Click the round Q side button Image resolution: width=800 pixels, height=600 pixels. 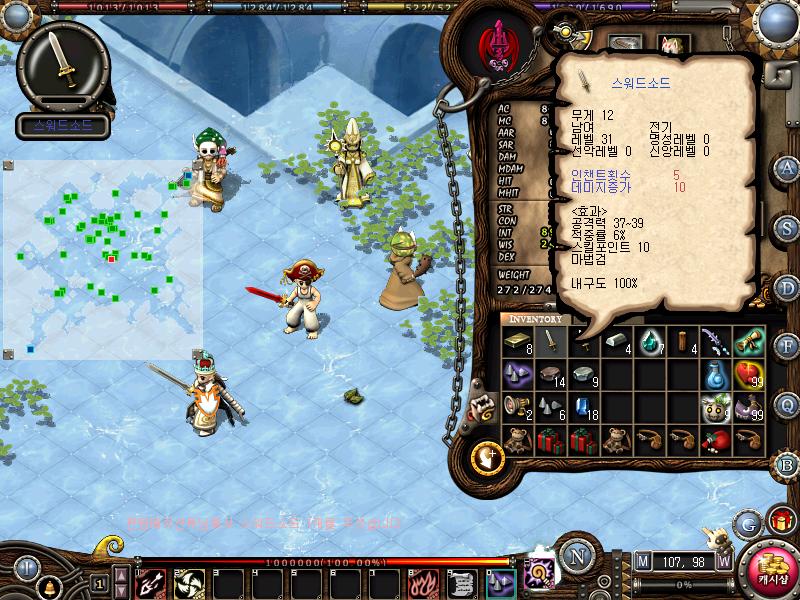pos(787,404)
